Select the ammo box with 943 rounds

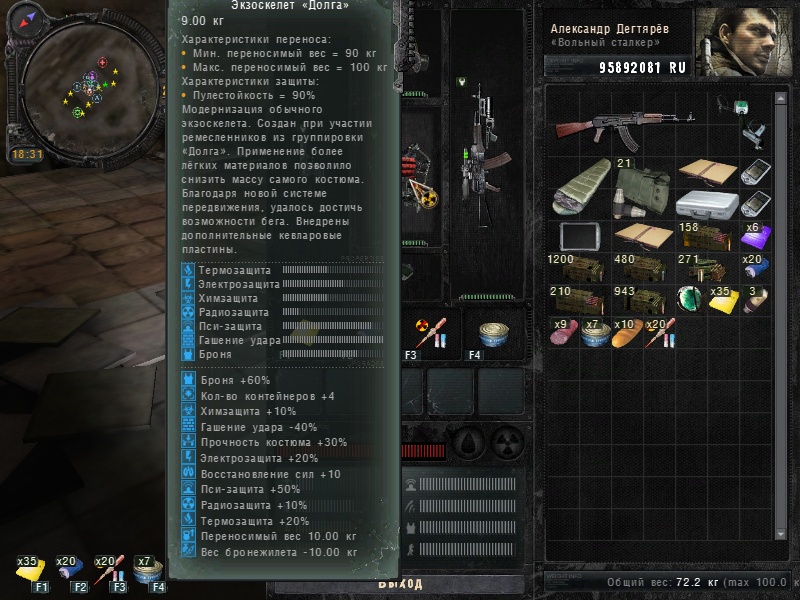click(636, 300)
